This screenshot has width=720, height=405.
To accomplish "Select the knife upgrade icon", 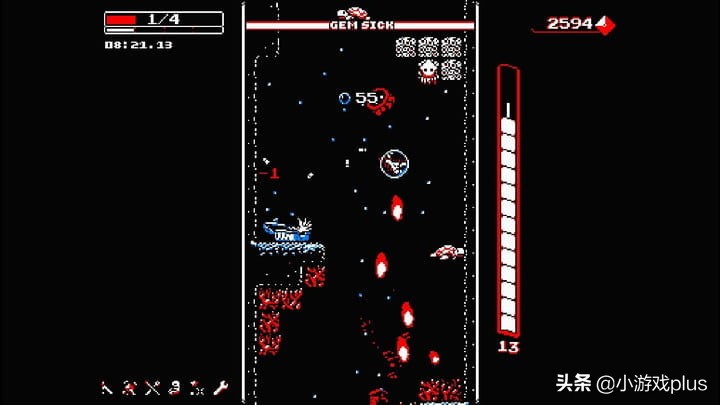I will tap(106, 387).
